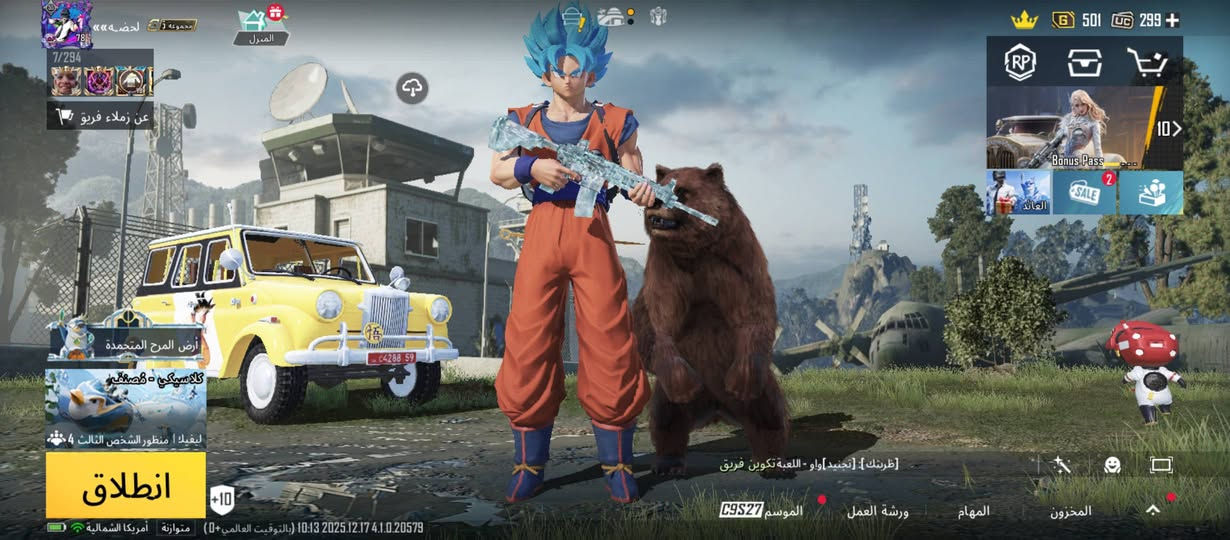Open the المنزل home button

(260, 27)
